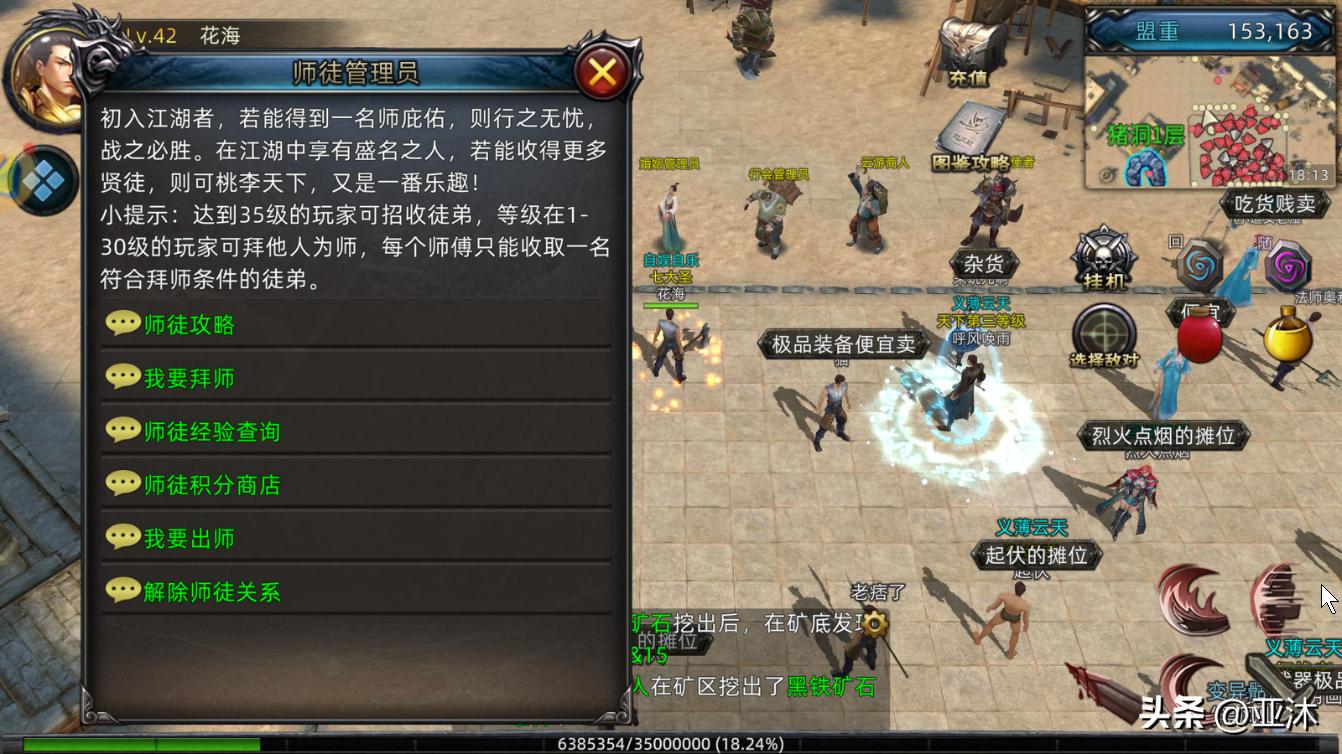The height and width of the screenshot is (754, 1342).
Task: Click the 极品装备便宜卖 stall nameplate
Action: pyautogui.click(x=843, y=343)
